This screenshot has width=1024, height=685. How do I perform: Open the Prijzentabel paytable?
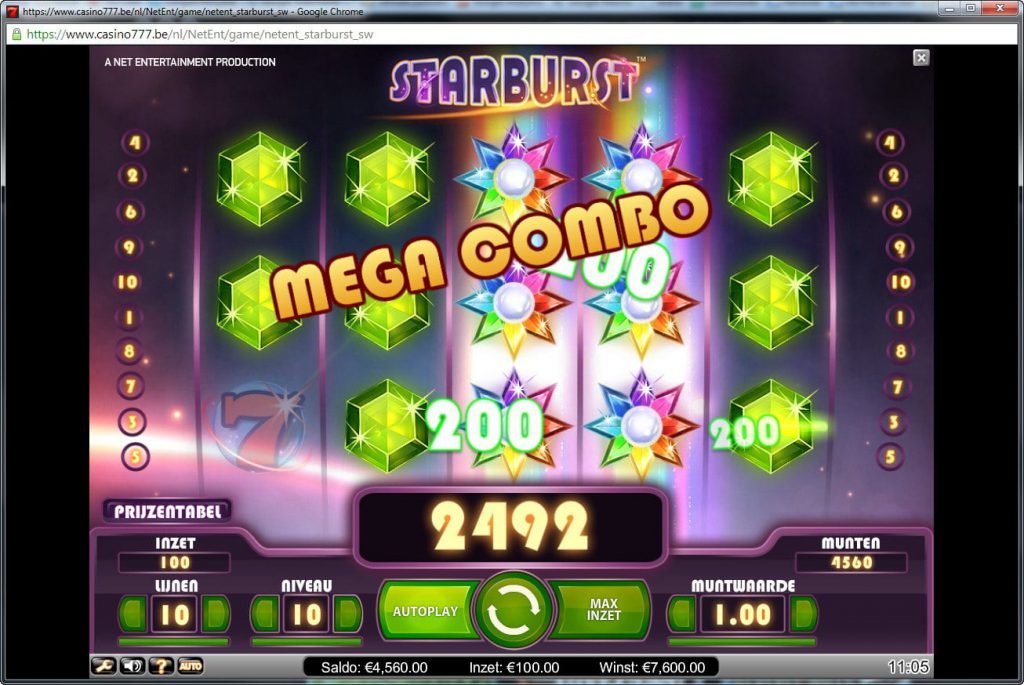pos(166,511)
